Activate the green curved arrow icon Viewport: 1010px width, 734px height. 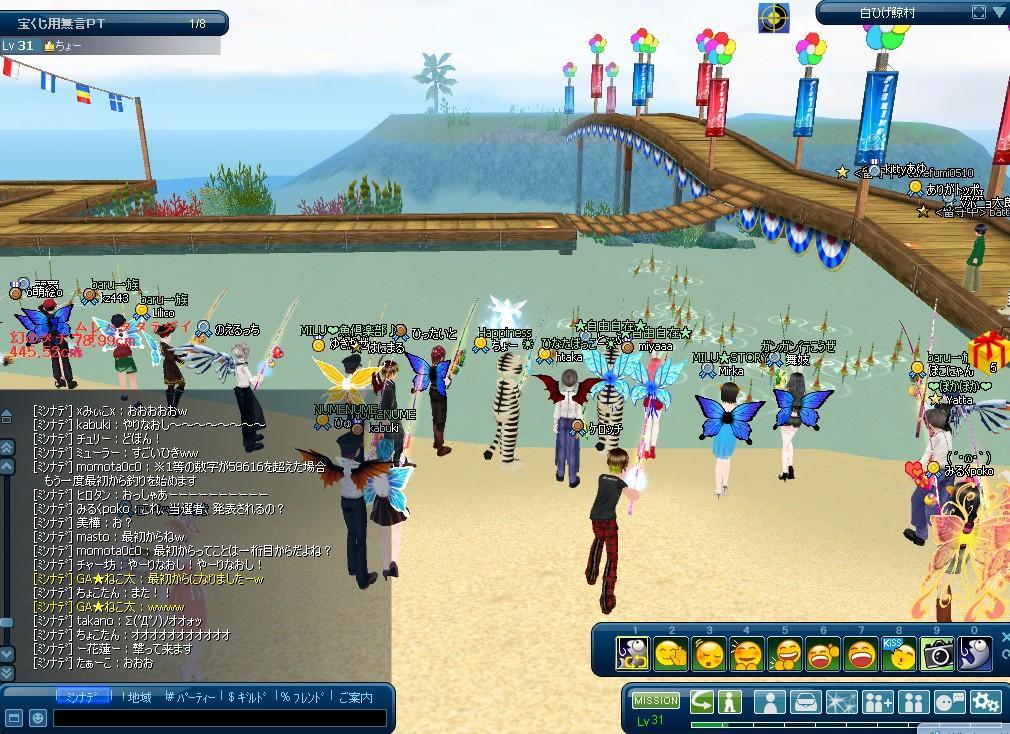[701, 702]
